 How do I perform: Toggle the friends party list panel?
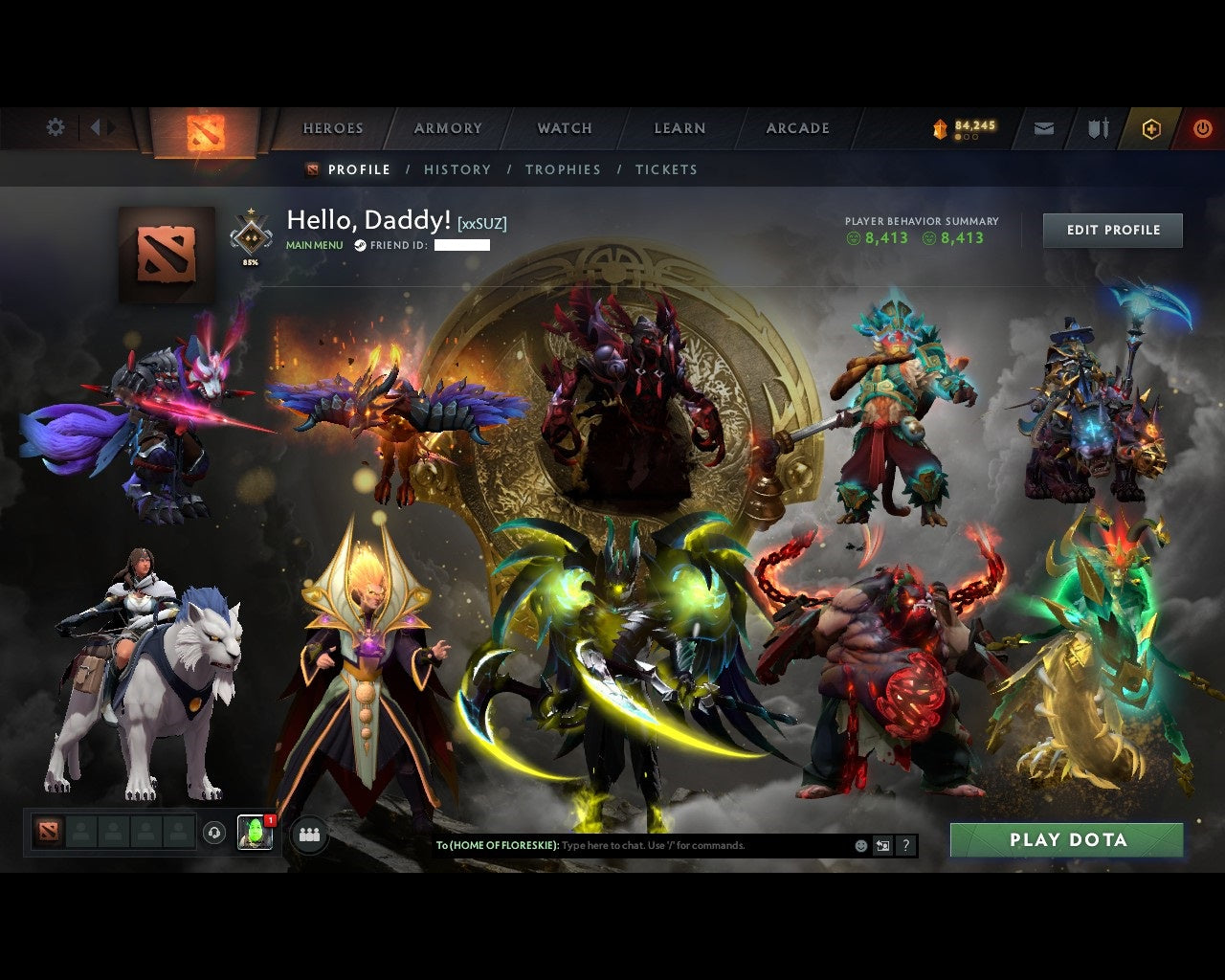click(x=306, y=833)
